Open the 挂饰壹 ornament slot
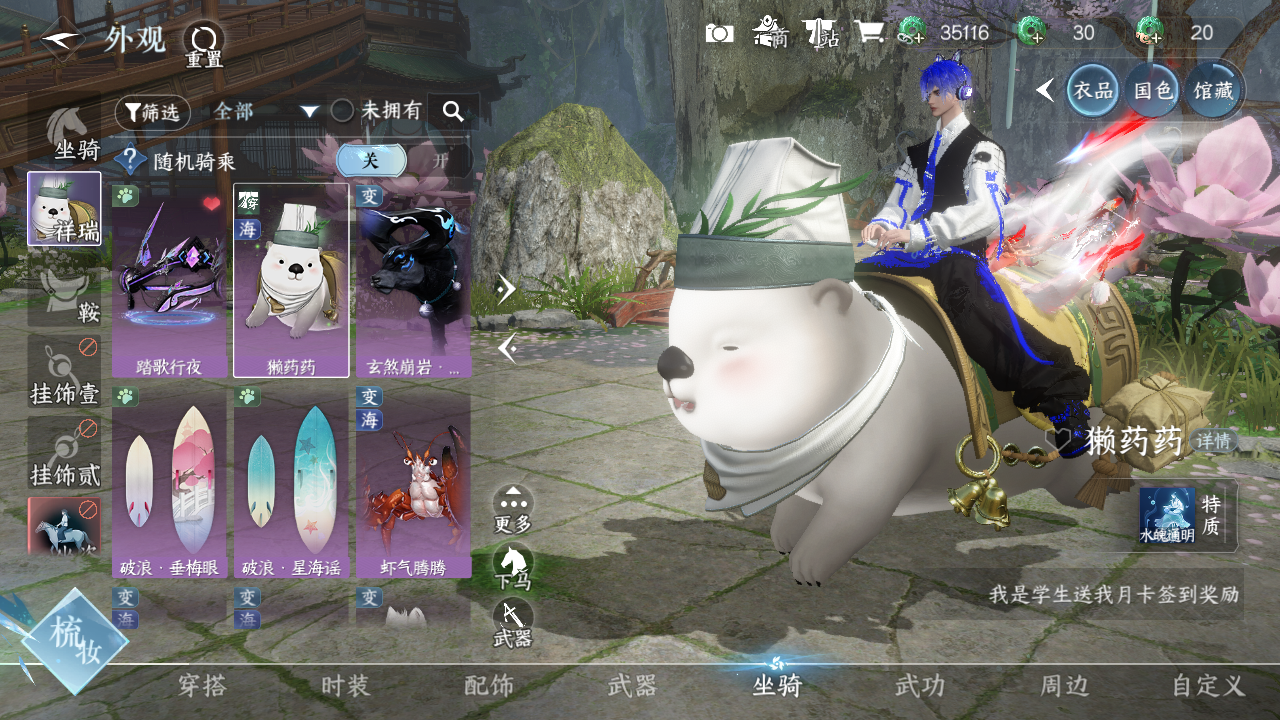1280x720 pixels. 65,372
